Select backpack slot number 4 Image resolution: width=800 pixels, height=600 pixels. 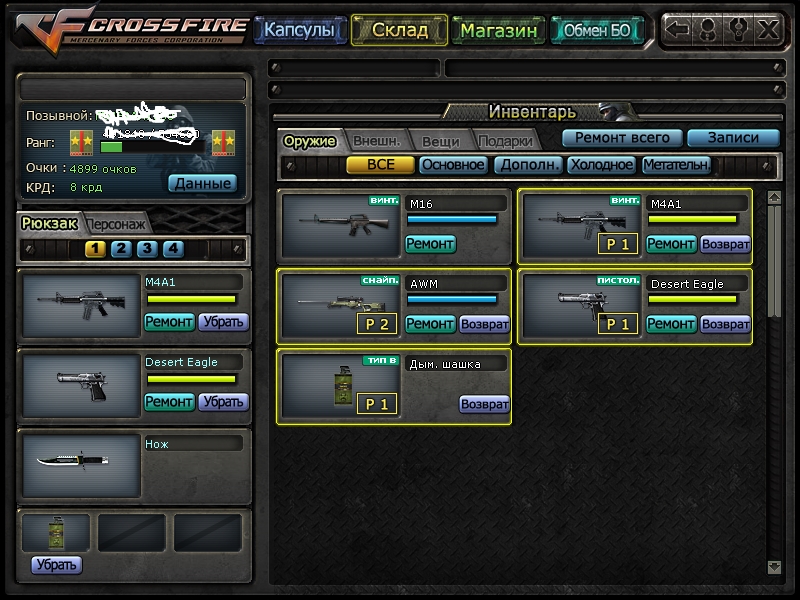173,249
